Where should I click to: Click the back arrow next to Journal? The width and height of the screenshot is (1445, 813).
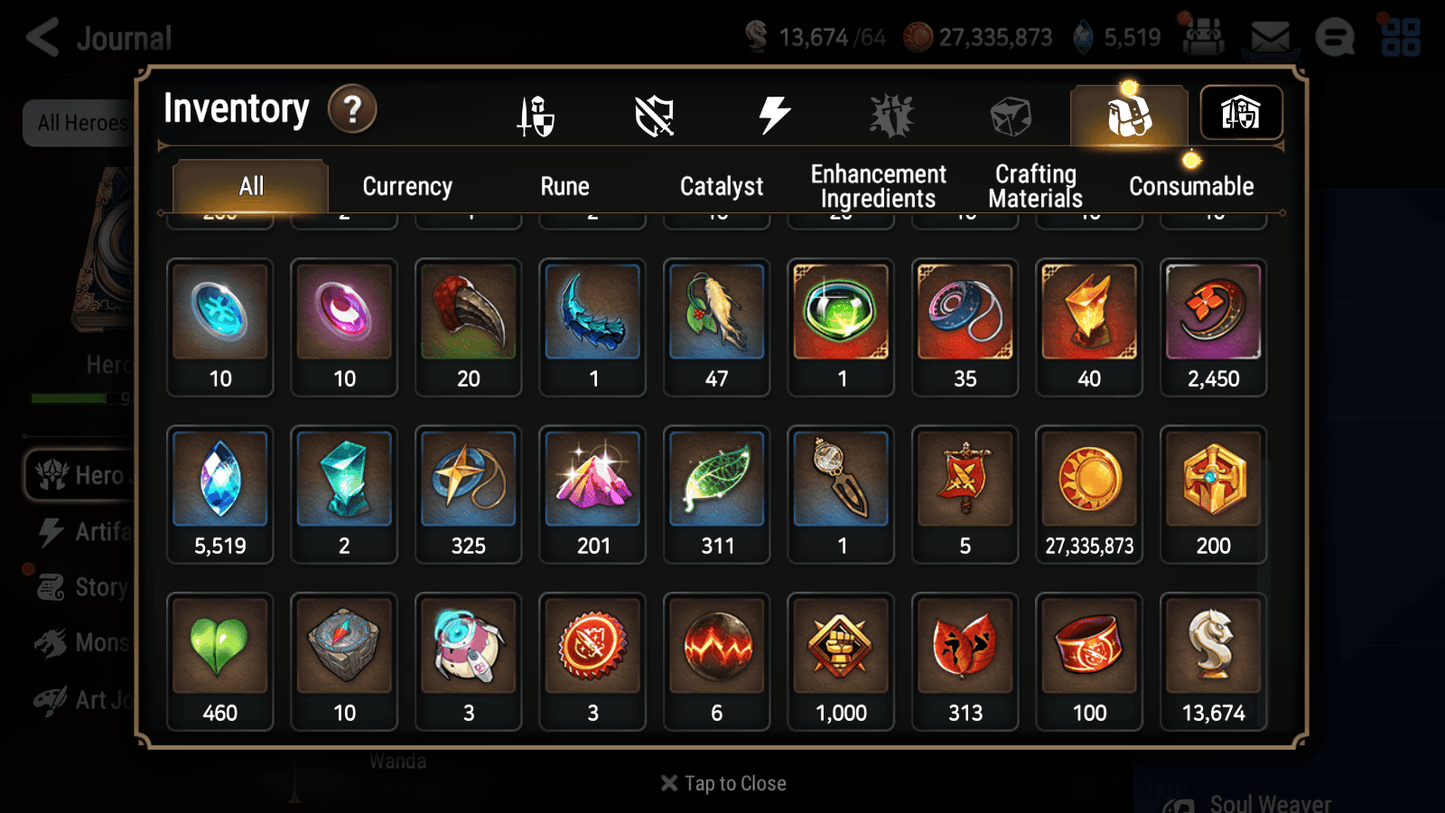point(42,37)
